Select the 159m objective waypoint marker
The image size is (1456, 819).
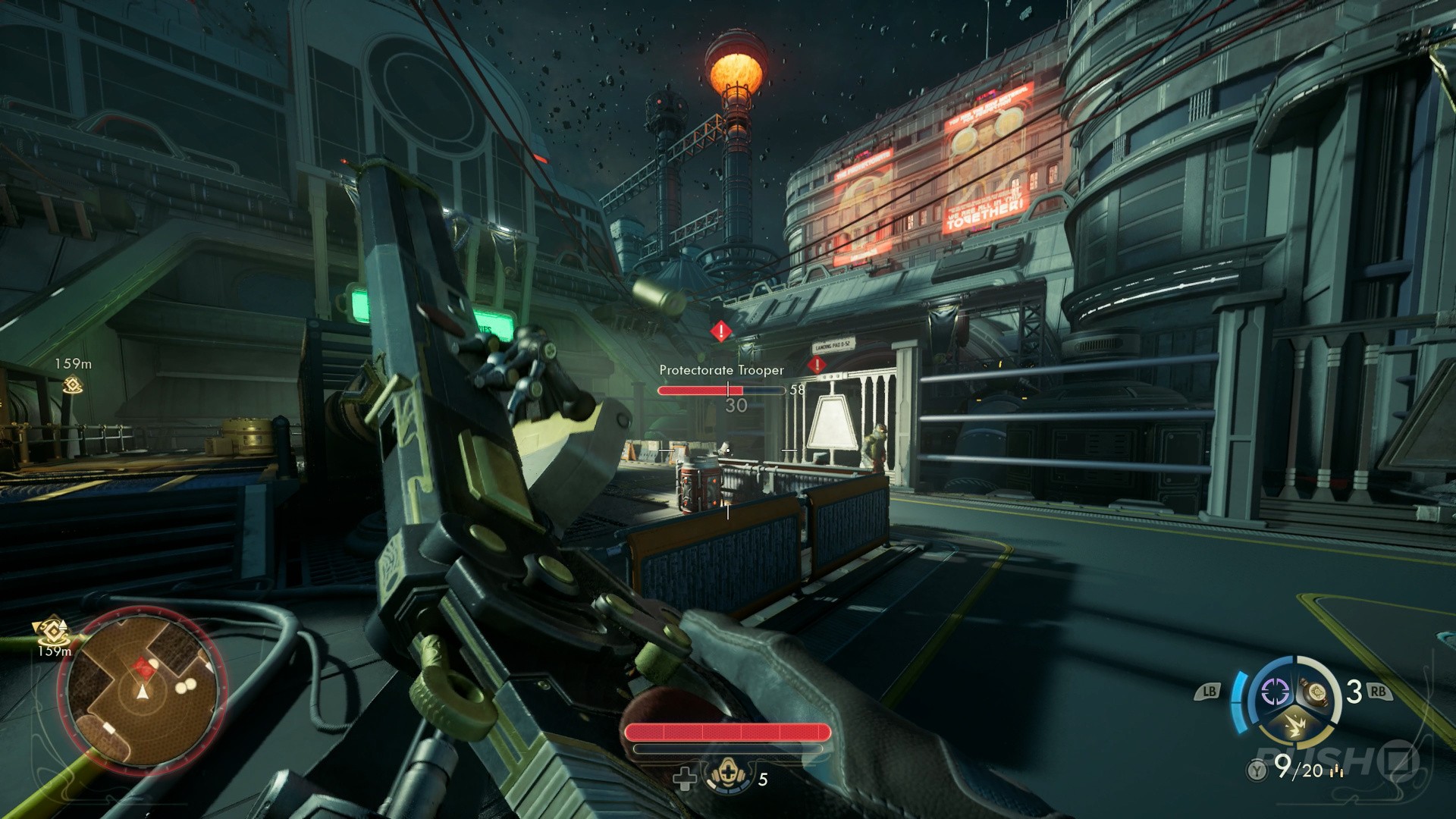click(73, 384)
